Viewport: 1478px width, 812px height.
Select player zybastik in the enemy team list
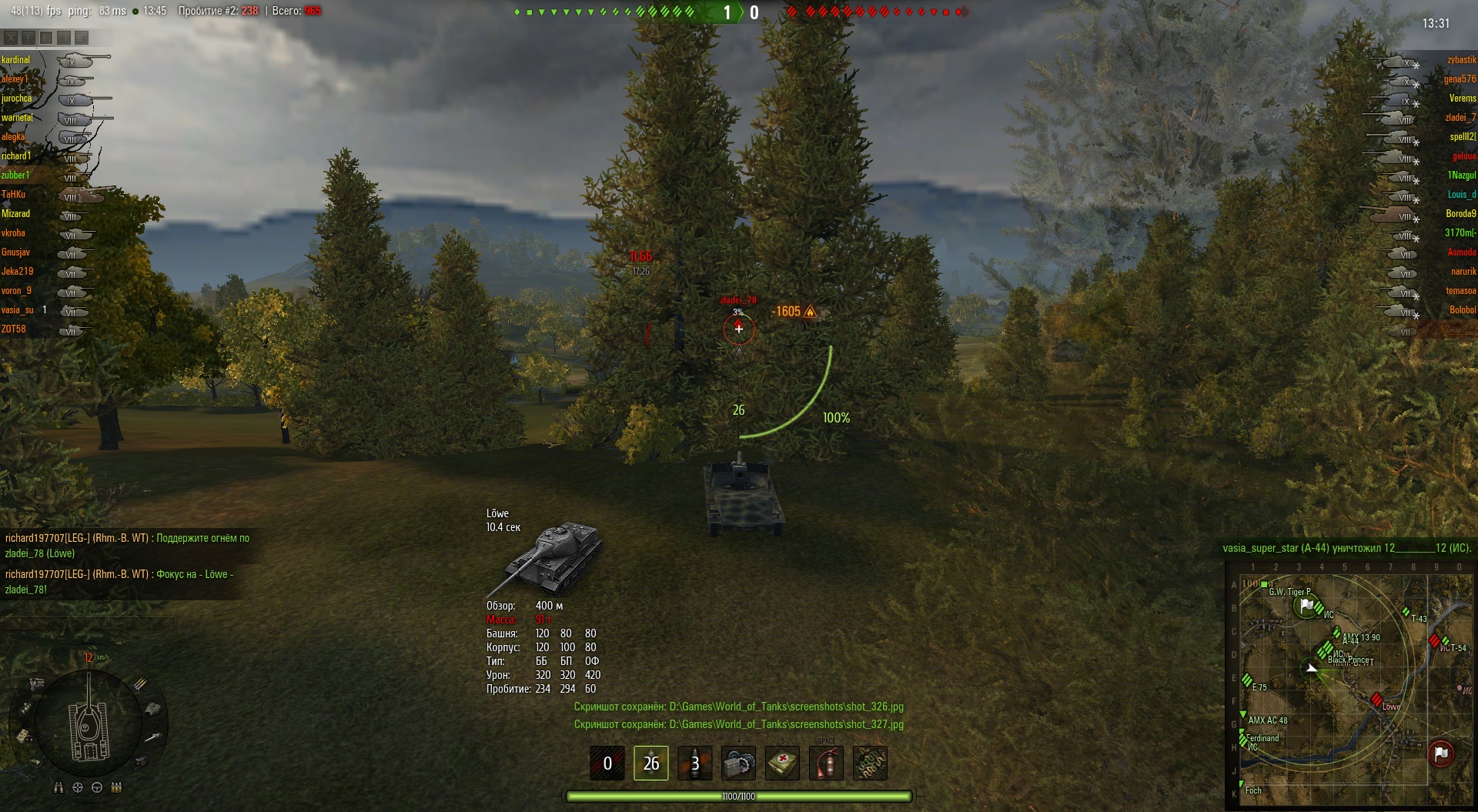coord(1461,60)
